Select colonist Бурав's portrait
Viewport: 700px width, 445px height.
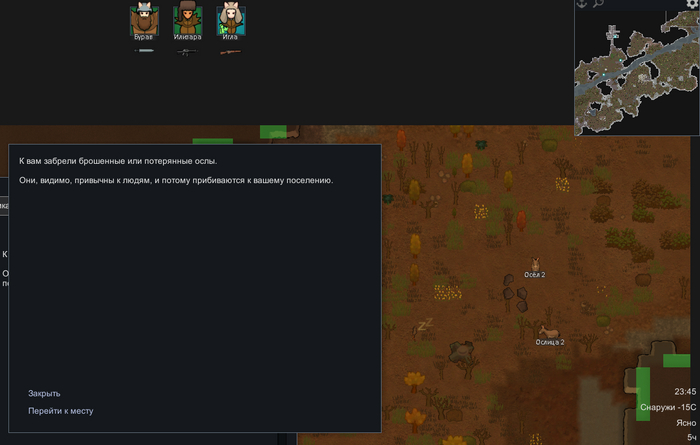tap(144, 20)
